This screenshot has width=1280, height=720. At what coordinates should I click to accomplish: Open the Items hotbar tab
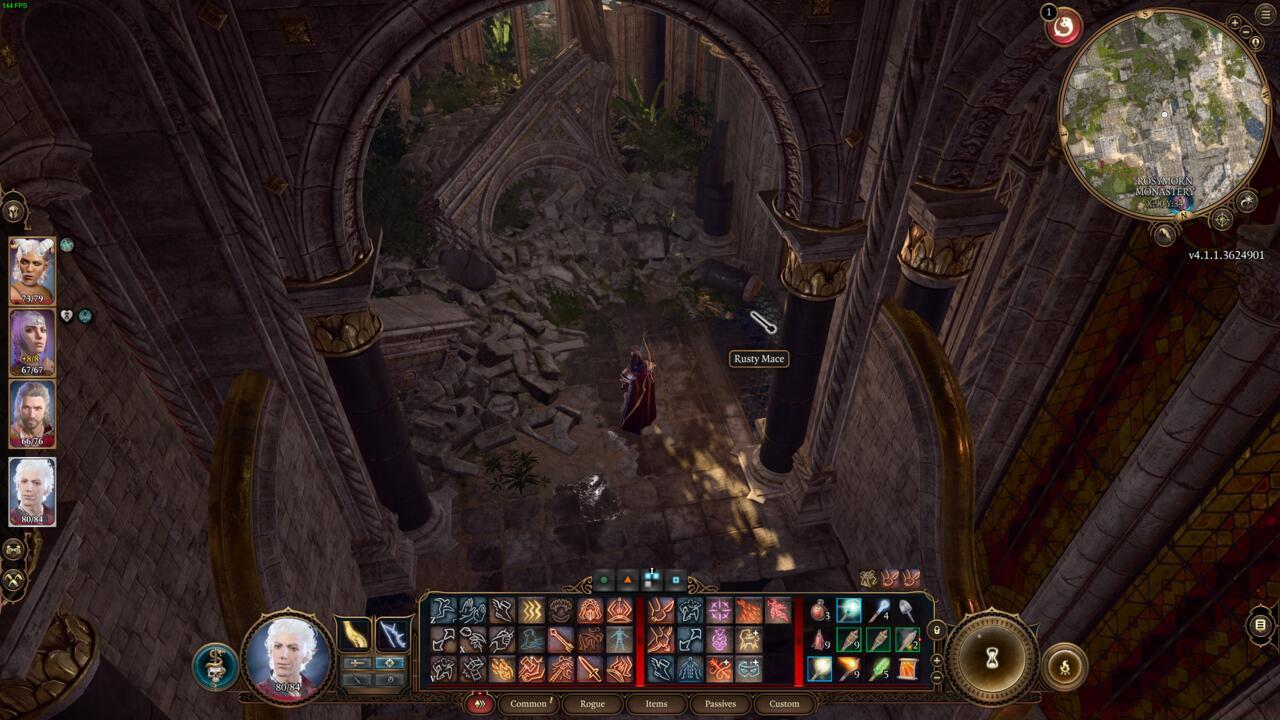tap(657, 703)
